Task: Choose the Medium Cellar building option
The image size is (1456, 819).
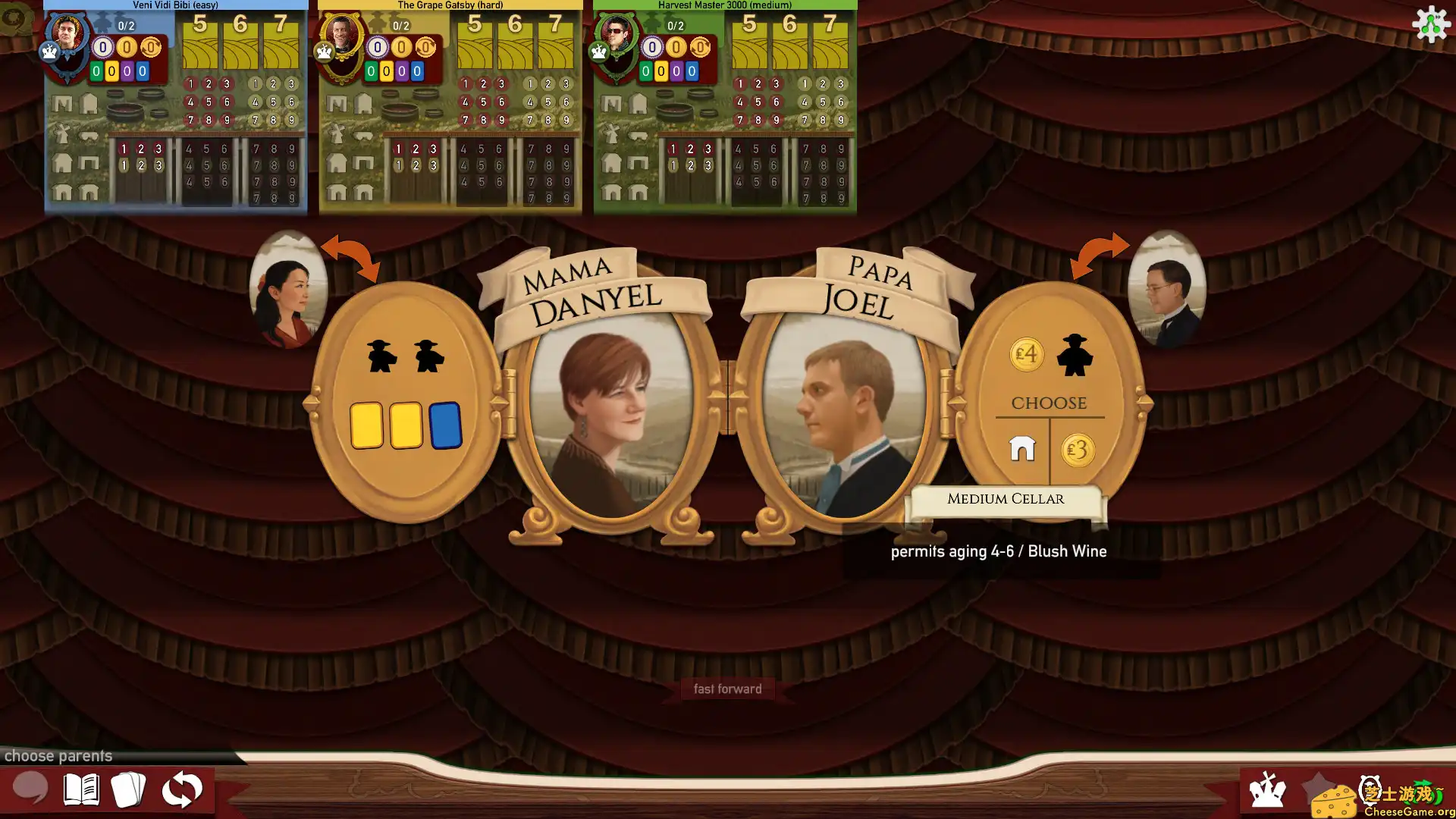Action: 1022,449
